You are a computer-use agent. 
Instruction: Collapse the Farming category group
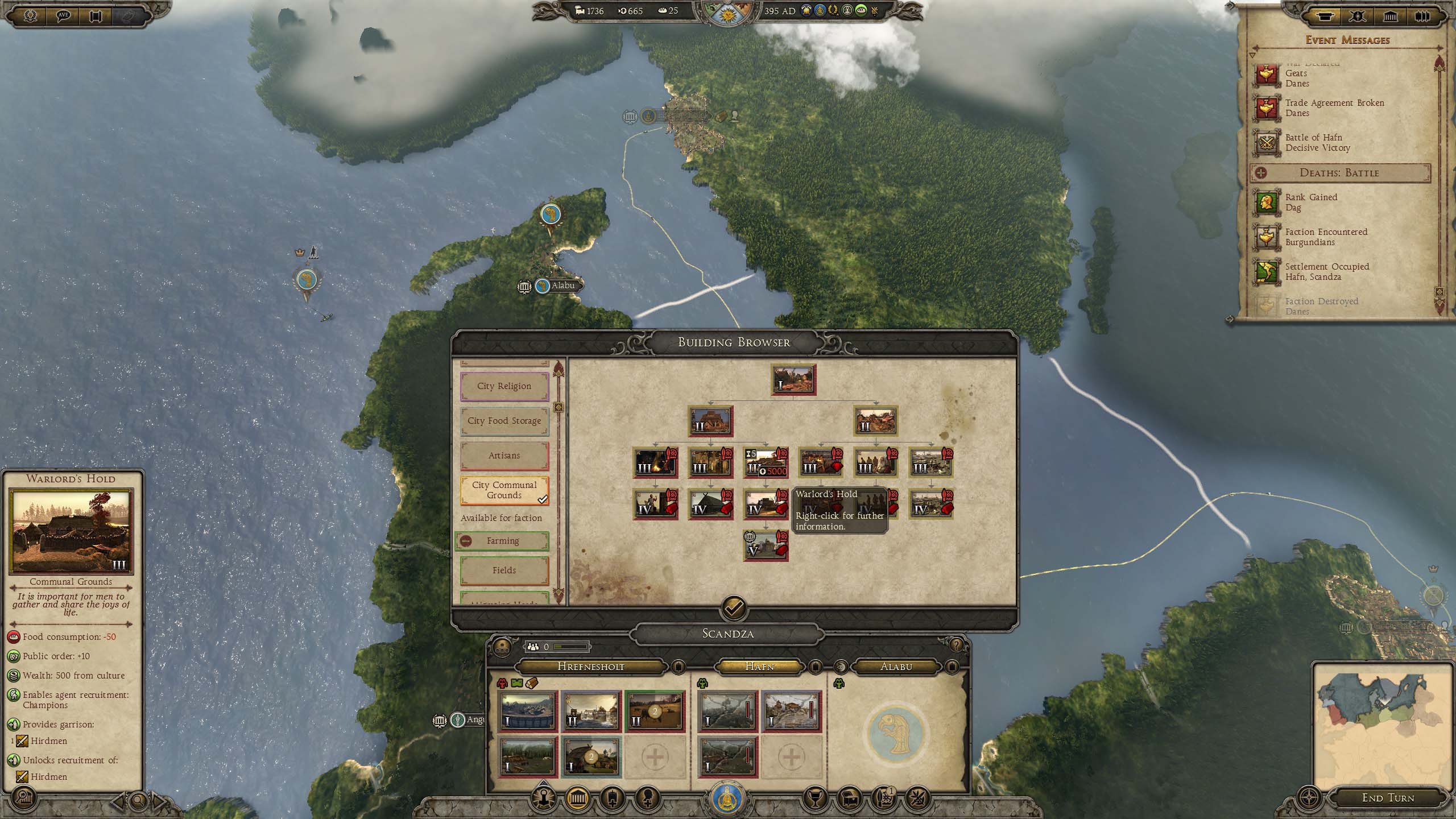[x=466, y=541]
